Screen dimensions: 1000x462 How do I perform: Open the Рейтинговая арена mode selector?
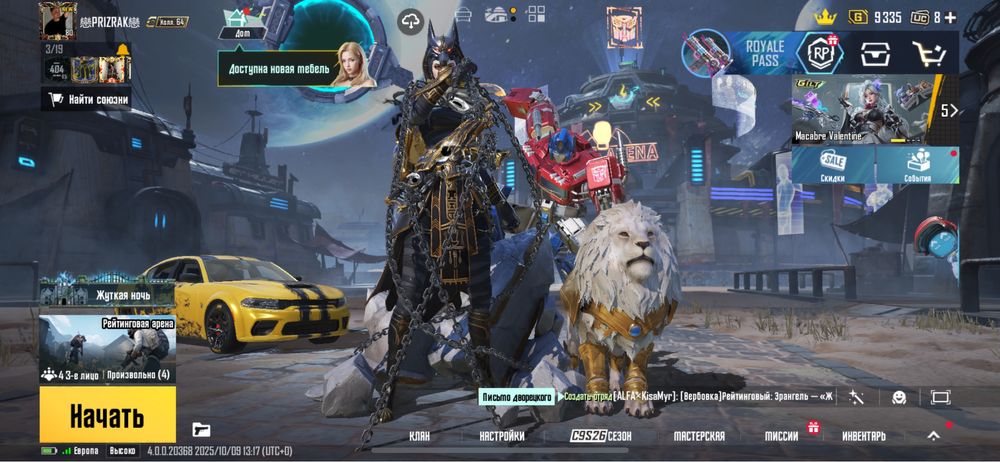tap(107, 349)
